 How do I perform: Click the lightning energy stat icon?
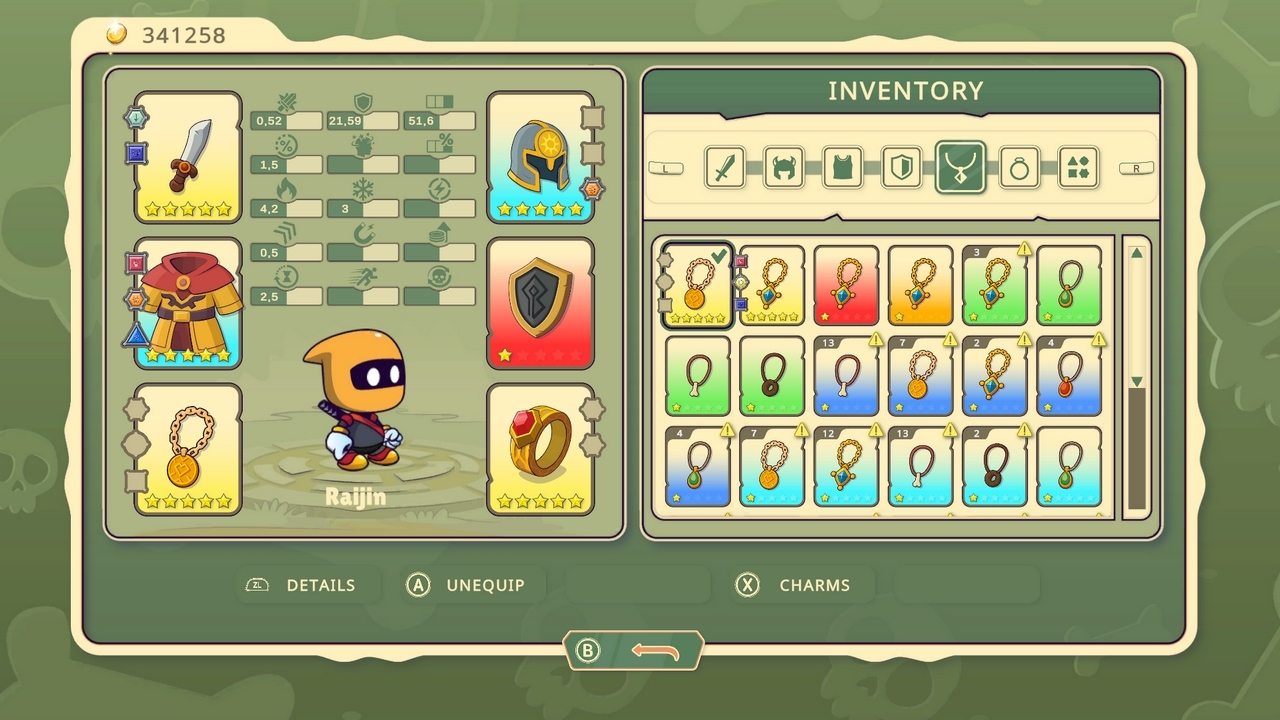point(441,188)
